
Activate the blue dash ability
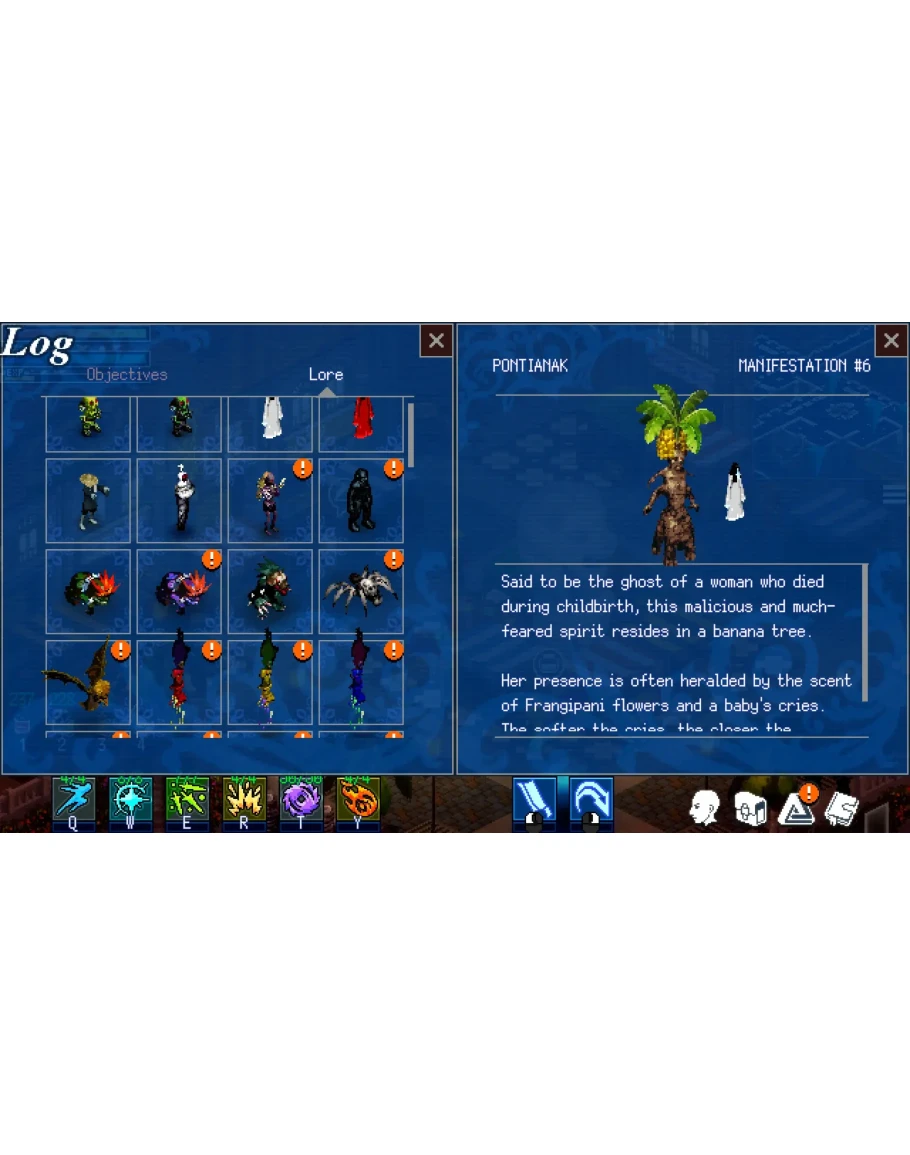point(74,800)
